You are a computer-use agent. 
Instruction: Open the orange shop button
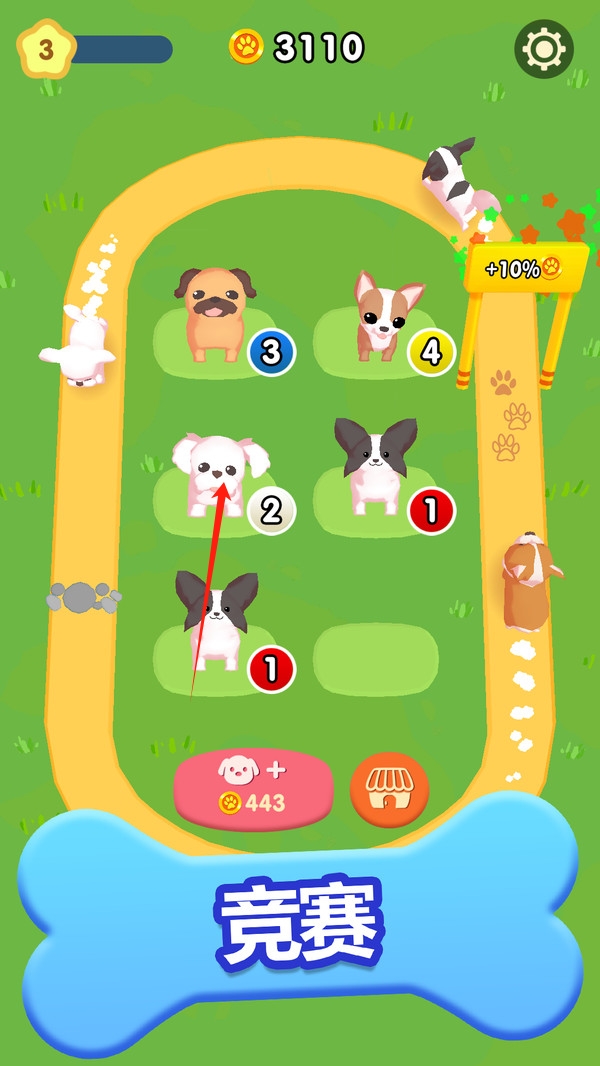pyautogui.click(x=389, y=790)
